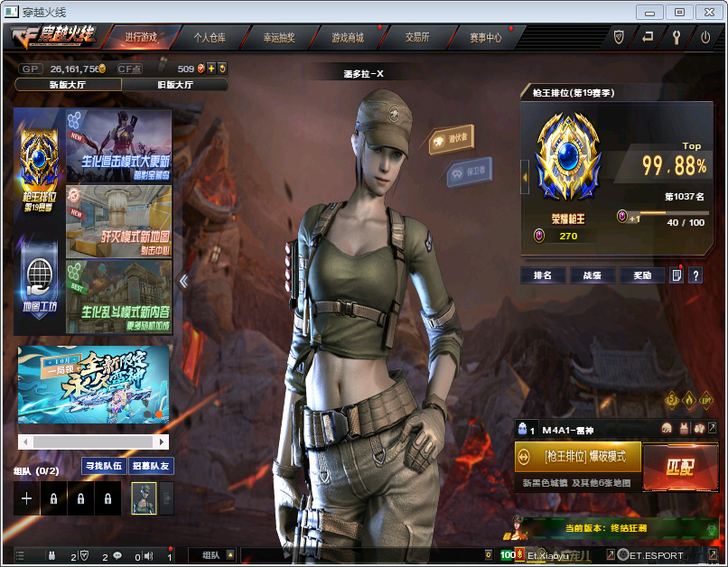This screenshot has width=728, height=567.
Task: Choose 寻找队伍 to find a team
Action: point(102,465)
